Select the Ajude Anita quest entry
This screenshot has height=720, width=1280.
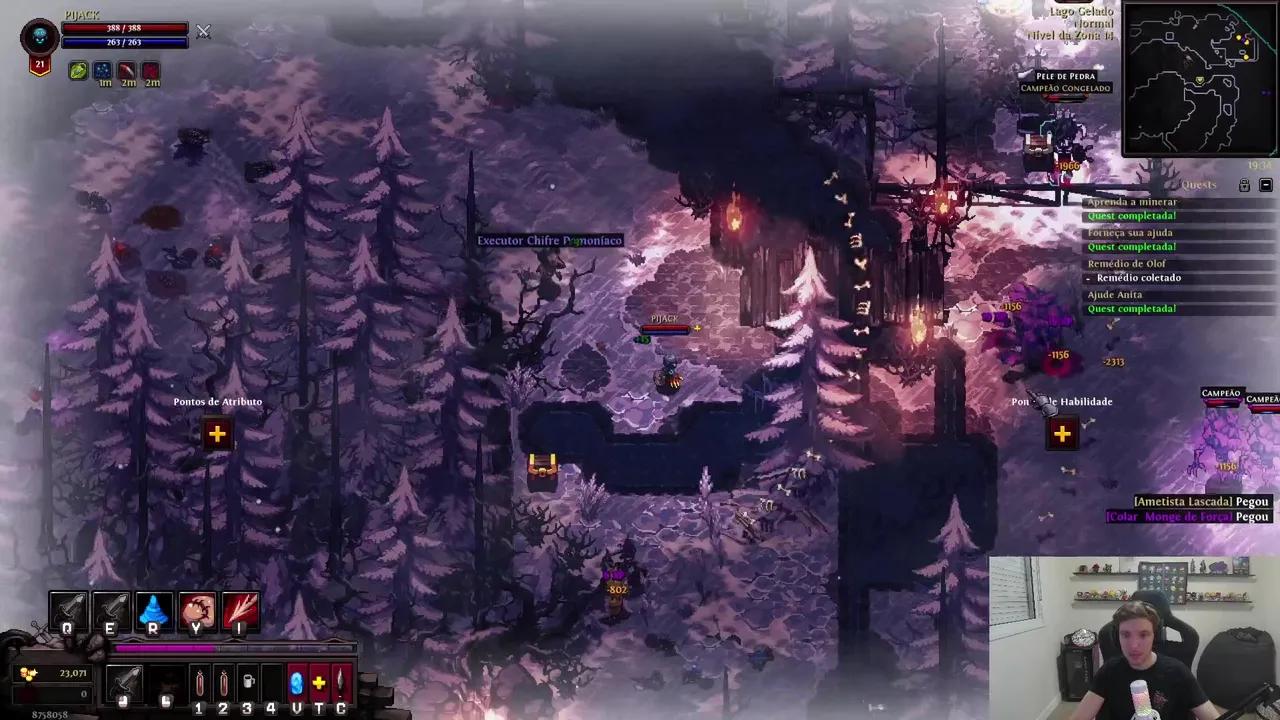click(x=1114, y=295)
